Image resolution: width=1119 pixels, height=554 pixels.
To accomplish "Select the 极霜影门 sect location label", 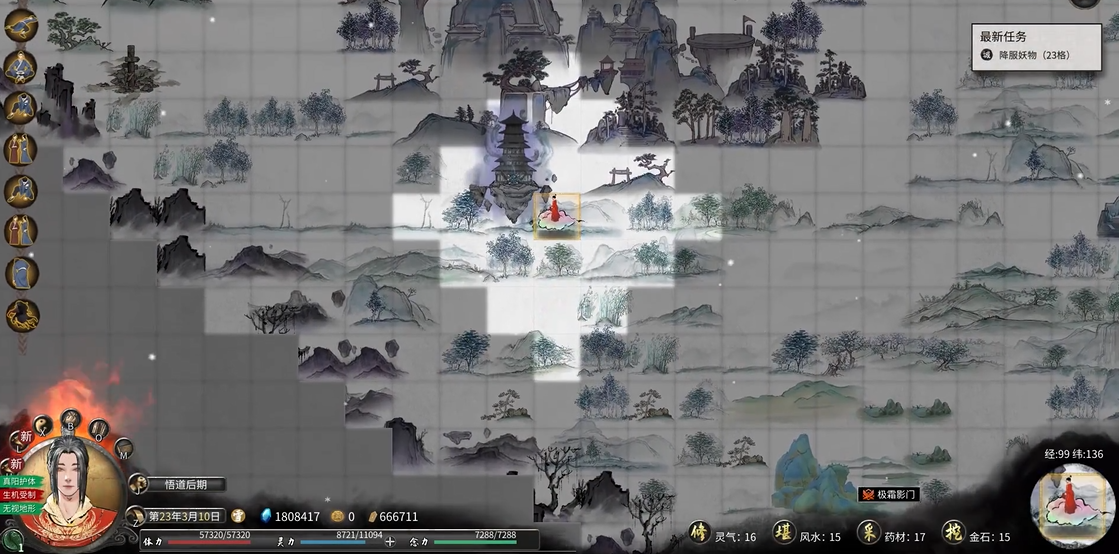I will tap(890, 494).
